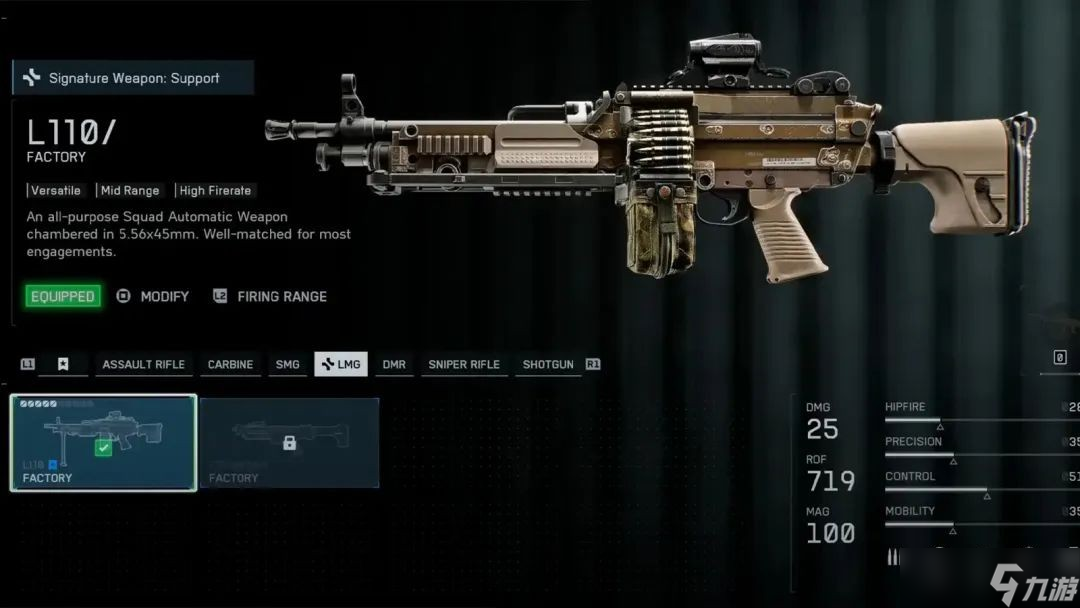
Task: View the SHOTGUN category
Action: (x=548, y=364)
